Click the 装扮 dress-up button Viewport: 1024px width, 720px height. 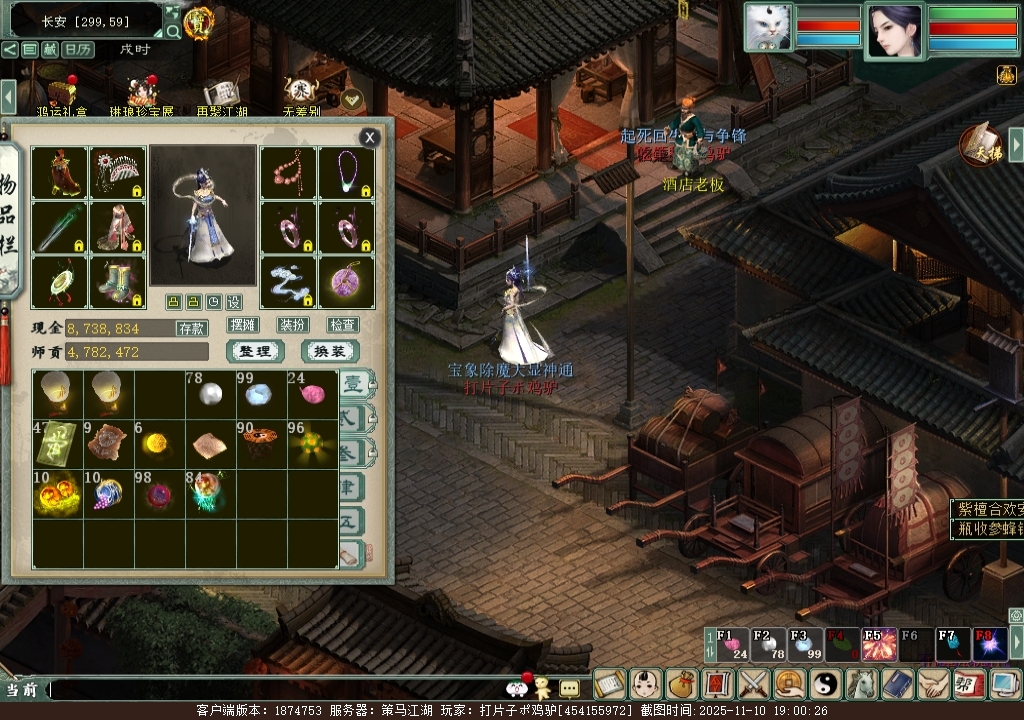pyautogui.click(x=293, y=325)
